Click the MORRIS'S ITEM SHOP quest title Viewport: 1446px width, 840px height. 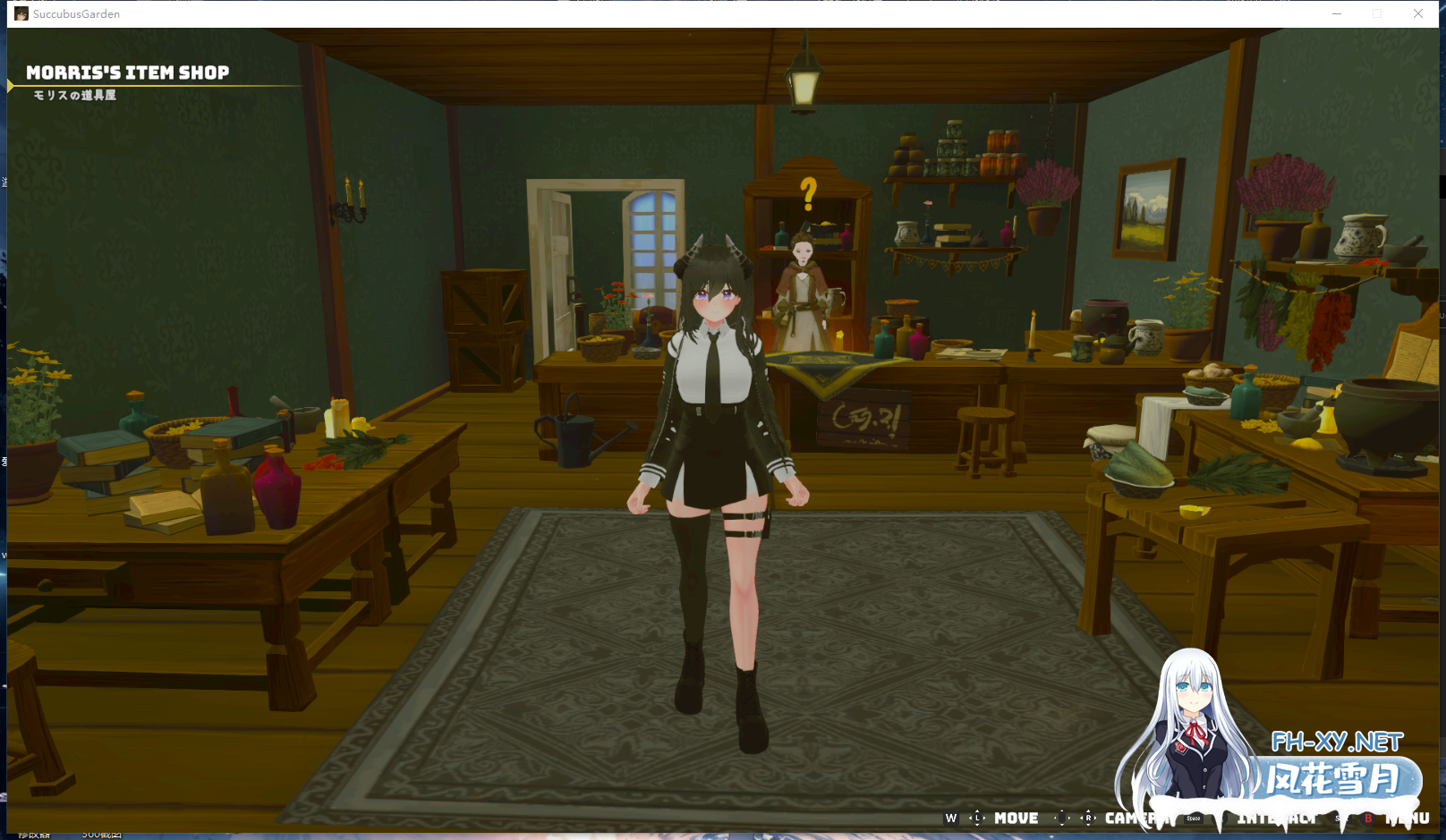point(127,72)
